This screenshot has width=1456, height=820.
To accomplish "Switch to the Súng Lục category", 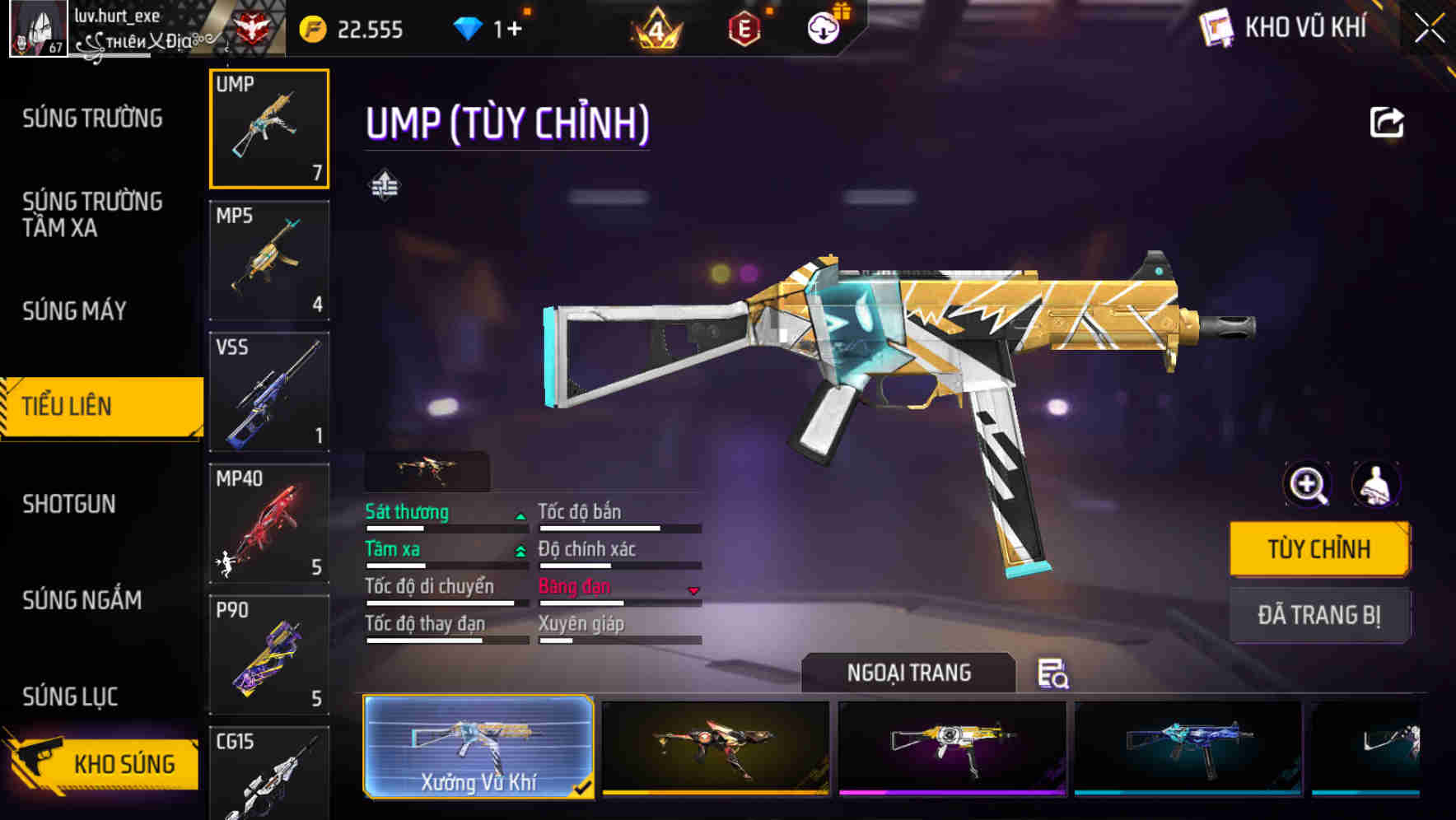I will click(70, 697).
